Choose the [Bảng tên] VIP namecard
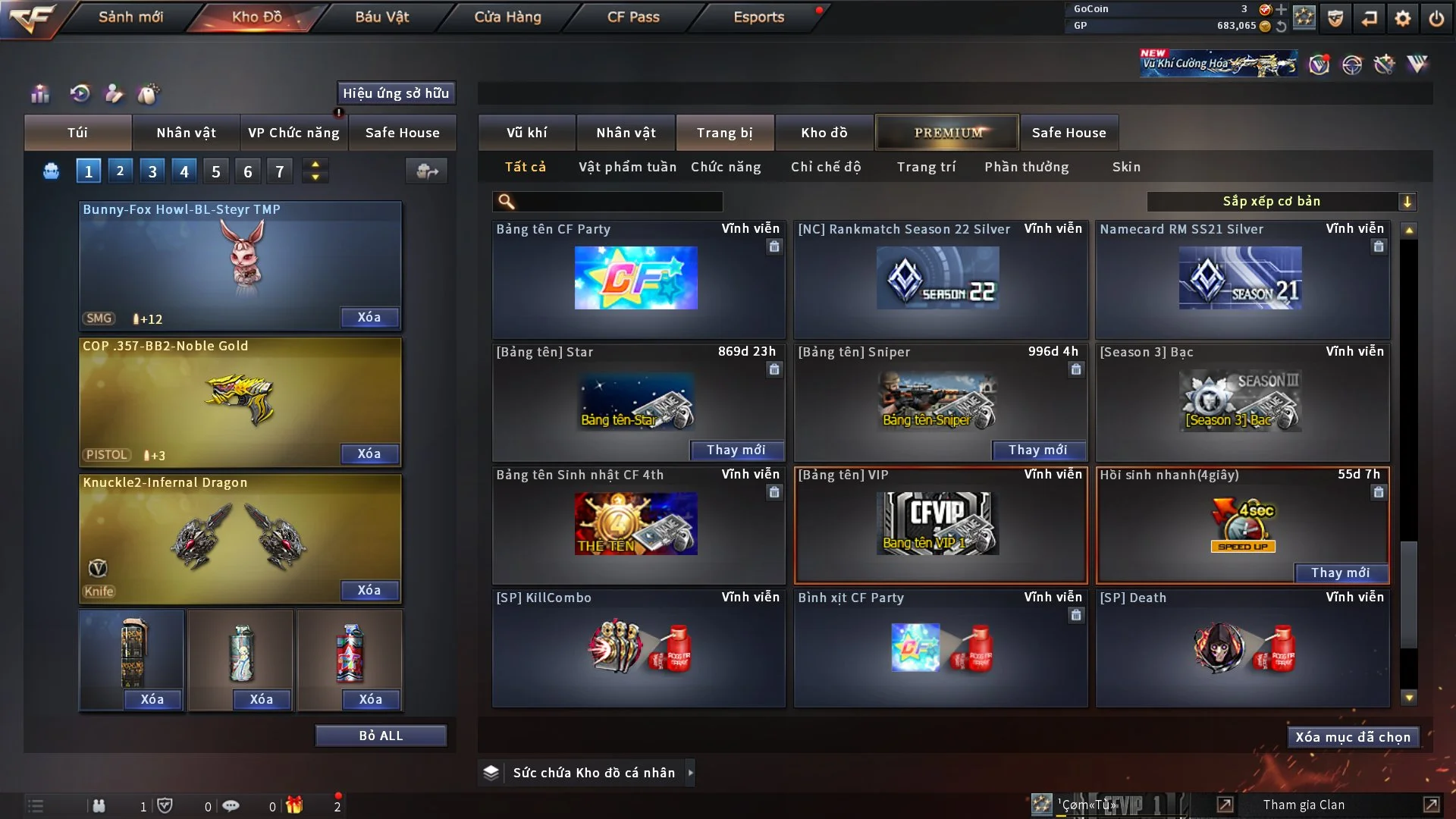1456x819 pixels. 940,524
